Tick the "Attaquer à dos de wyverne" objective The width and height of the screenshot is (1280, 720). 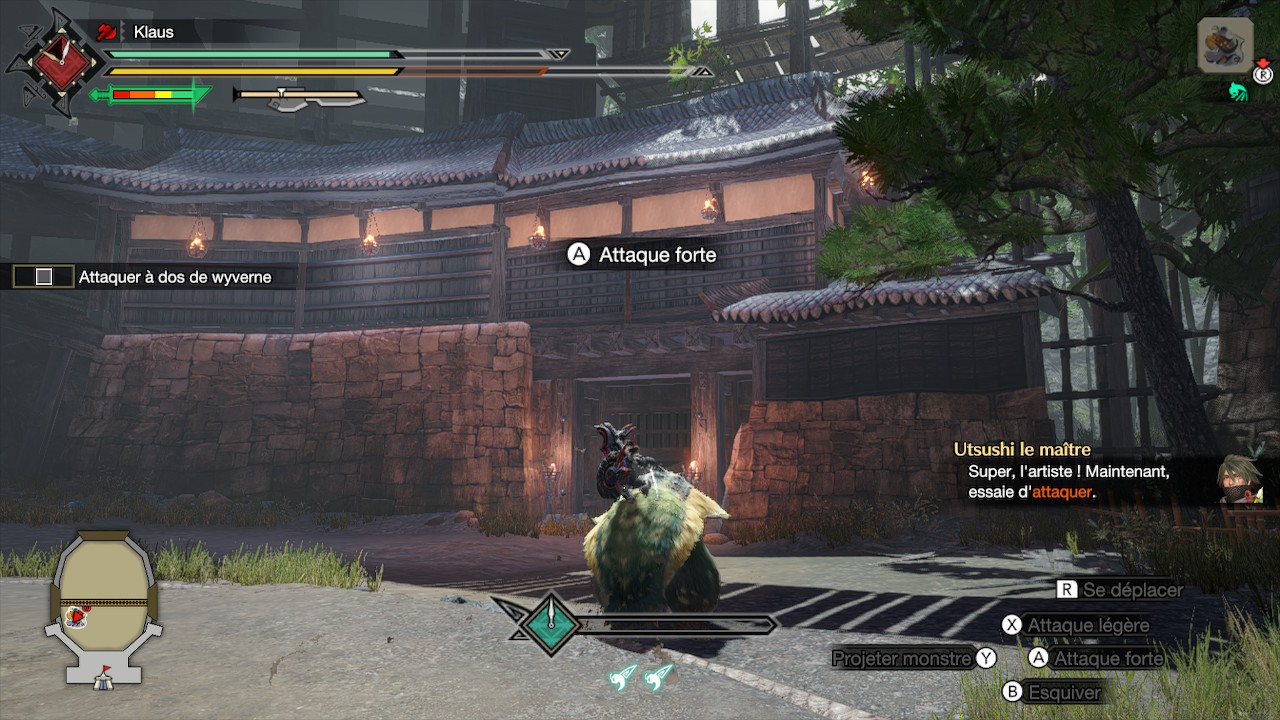coord(44,277)
